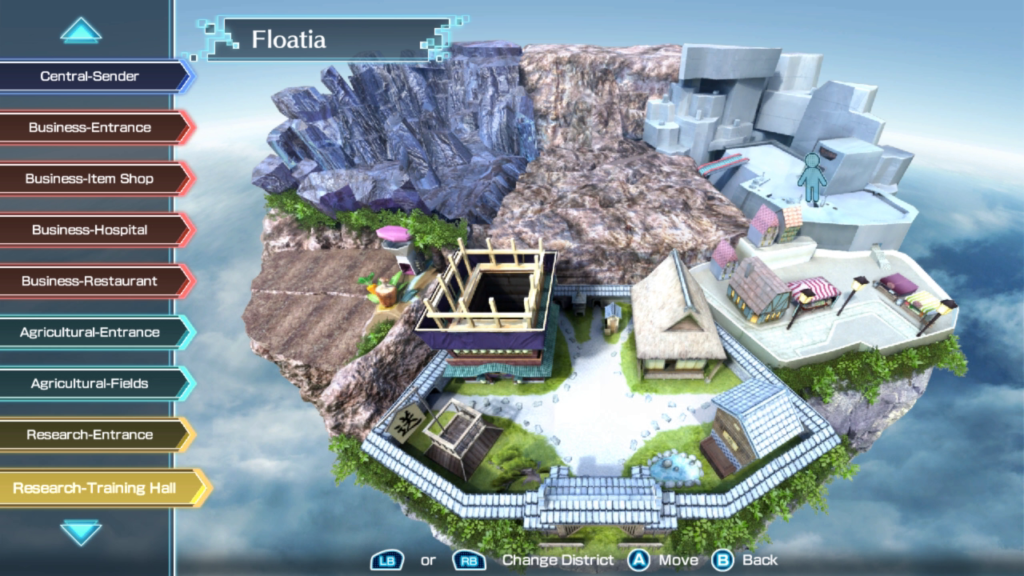The width and height of the screenshot is (1024, 576).
Task: Select the Business-Hospital entry
Action: click(90, 230)
